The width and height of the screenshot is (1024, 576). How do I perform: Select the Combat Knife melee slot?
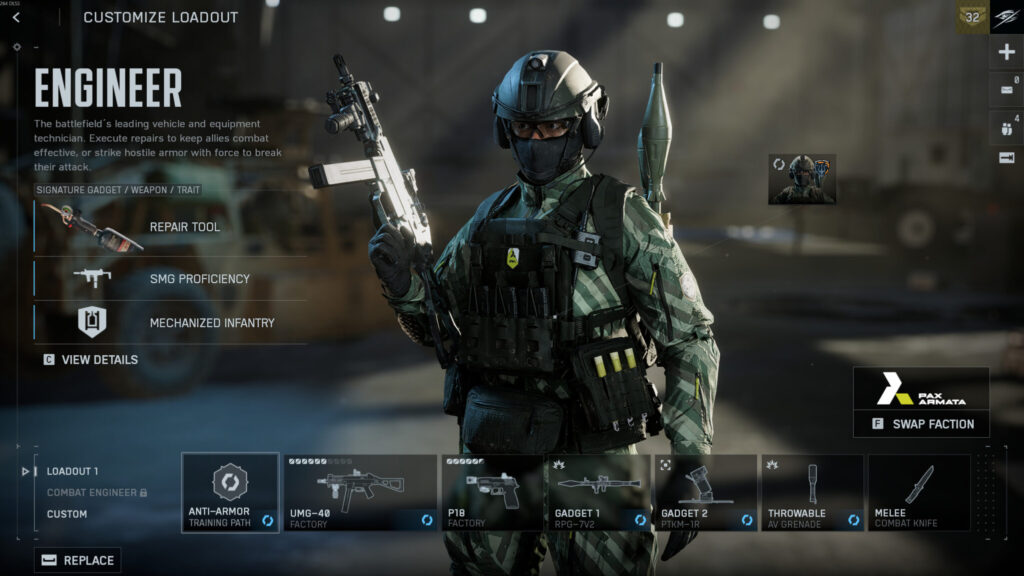tap(918, 492)
